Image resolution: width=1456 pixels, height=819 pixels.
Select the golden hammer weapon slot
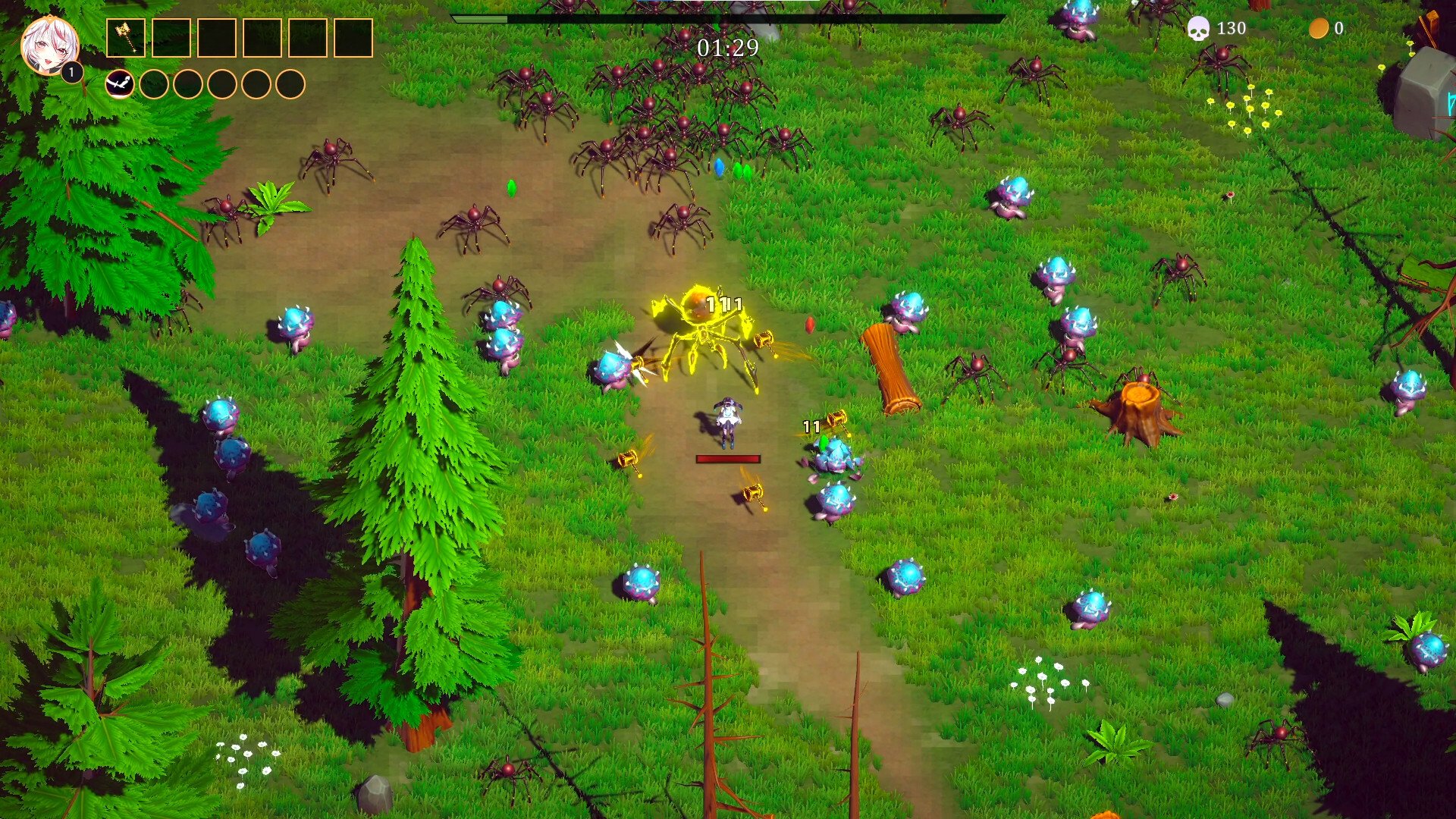(126, 38)
